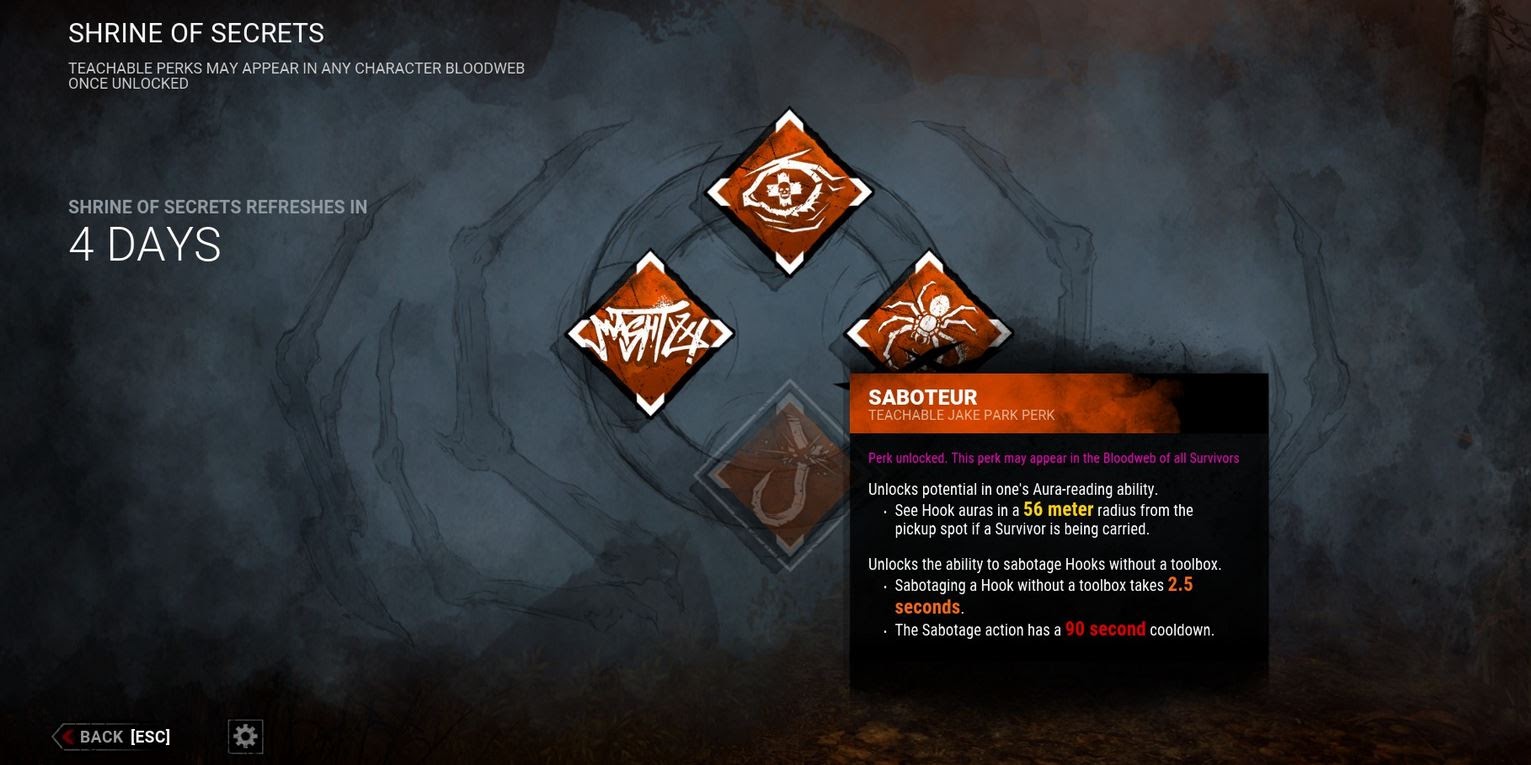Open the settings gear at the bottom
This screenshot has width=1531, height=765.
pos(244,736)
